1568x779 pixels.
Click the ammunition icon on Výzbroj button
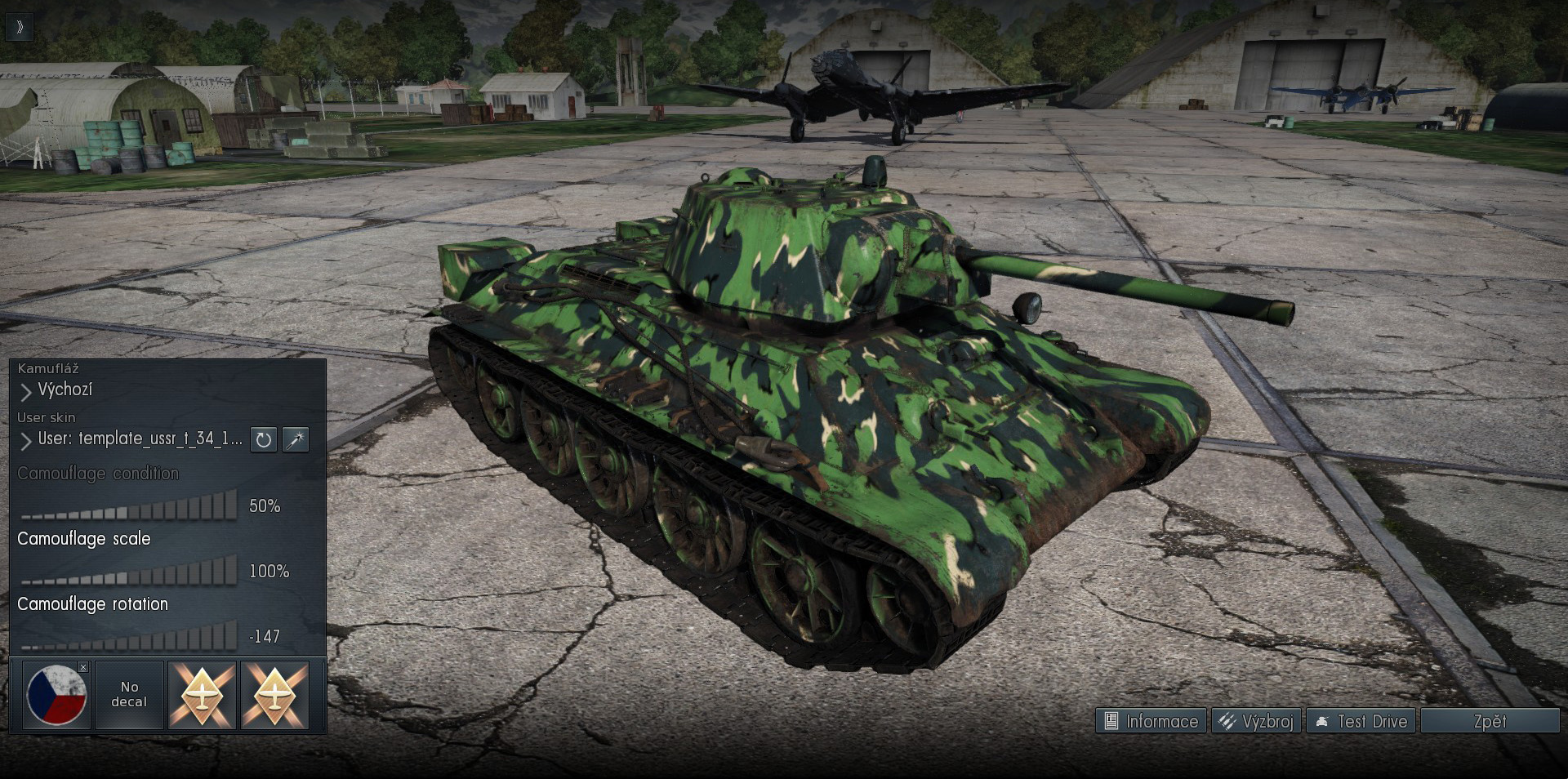click(x=1225, y=721)
